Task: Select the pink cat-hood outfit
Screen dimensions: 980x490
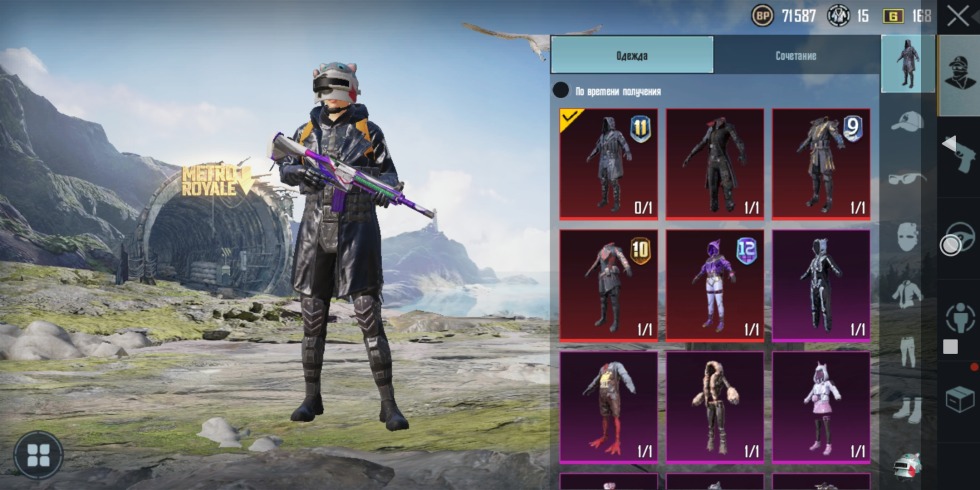Action: point(821,405)
